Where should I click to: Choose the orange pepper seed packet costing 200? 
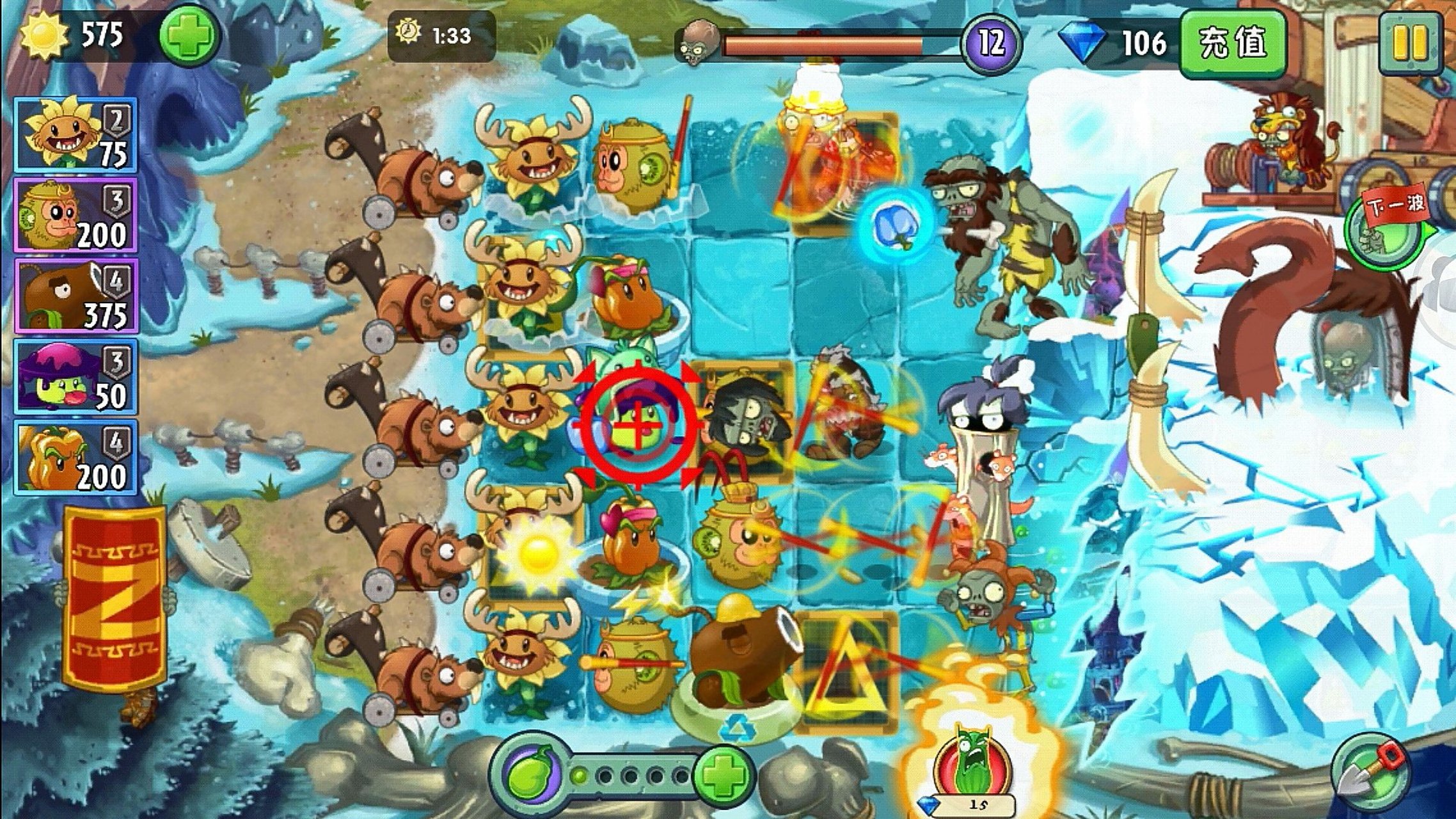pos(75,457)
